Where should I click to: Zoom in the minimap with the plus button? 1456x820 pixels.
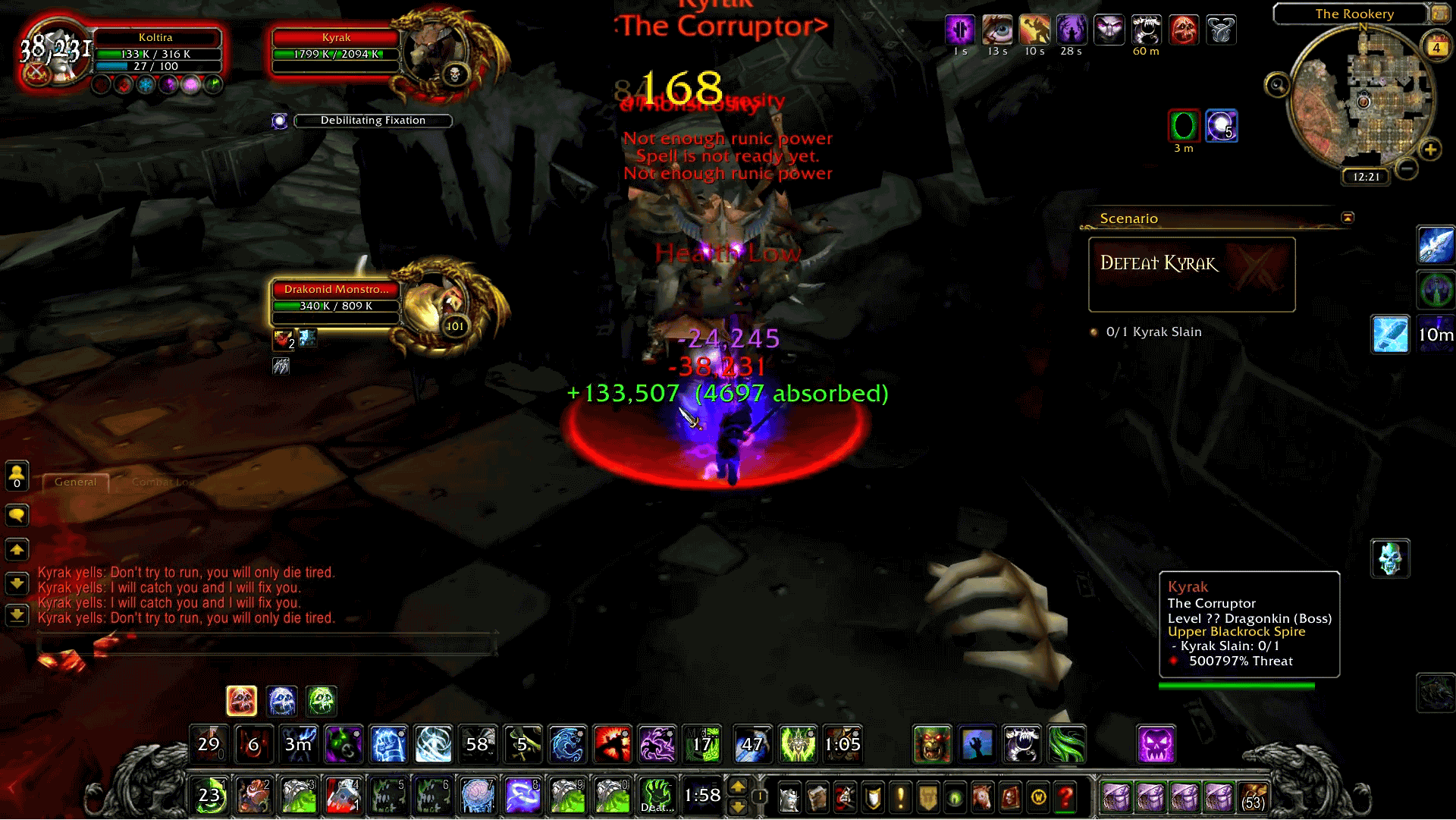coord(1430,149)
